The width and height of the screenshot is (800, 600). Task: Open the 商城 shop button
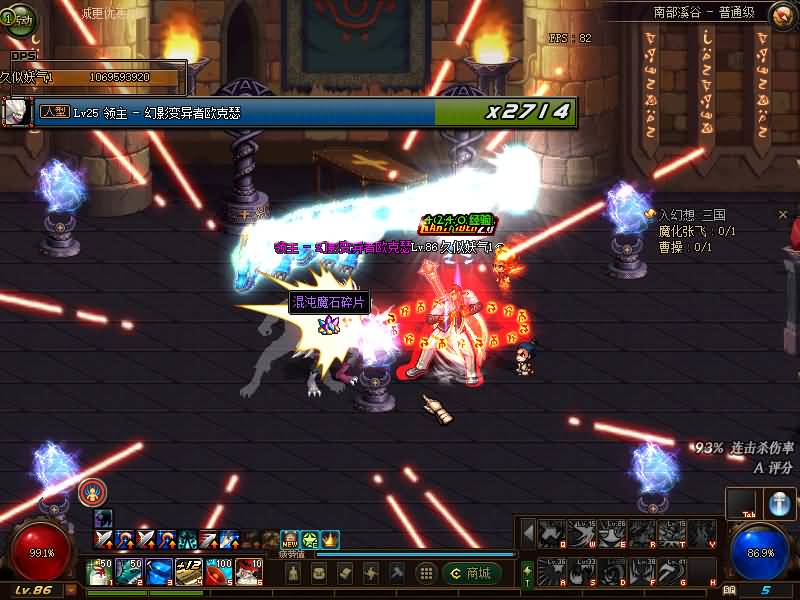(x=471, y=573)
